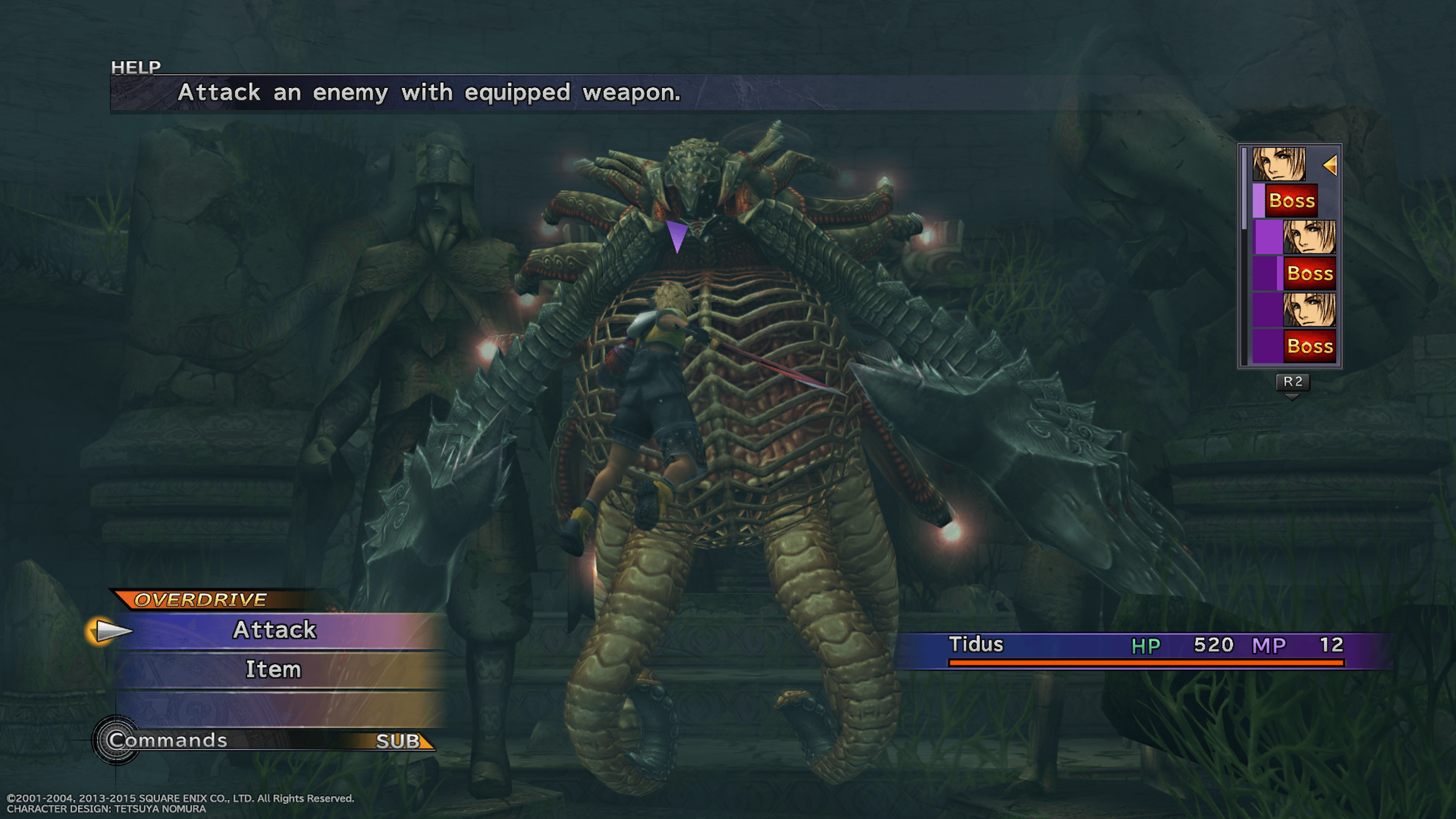This screenshot has width=1456, height=819.
Task: Select the second Boss entry in turn order
Action: coord(1309,274)
